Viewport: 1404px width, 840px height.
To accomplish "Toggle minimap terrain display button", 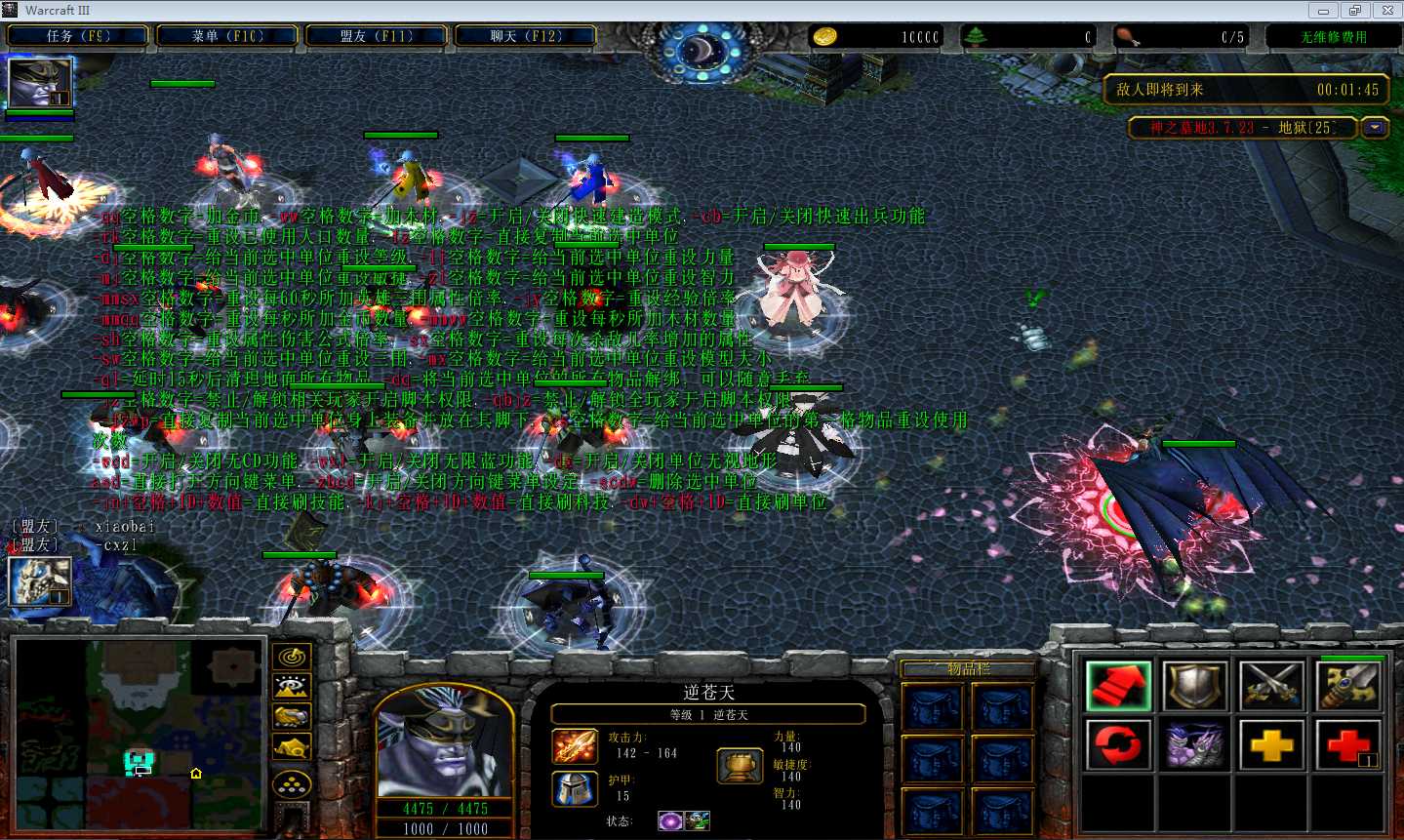I will (x=292, y=688).
